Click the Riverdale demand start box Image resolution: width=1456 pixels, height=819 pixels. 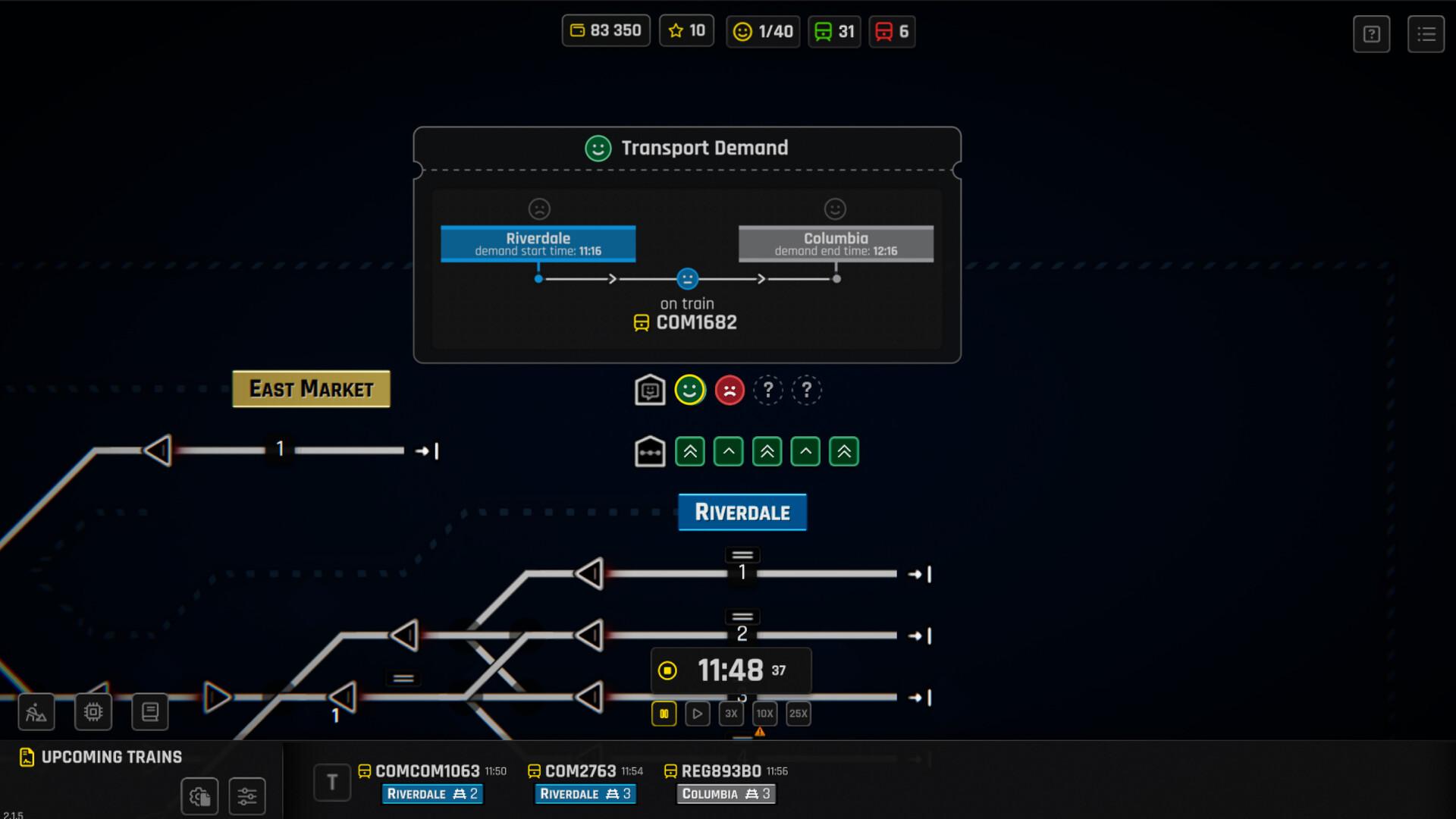point(538,243)
